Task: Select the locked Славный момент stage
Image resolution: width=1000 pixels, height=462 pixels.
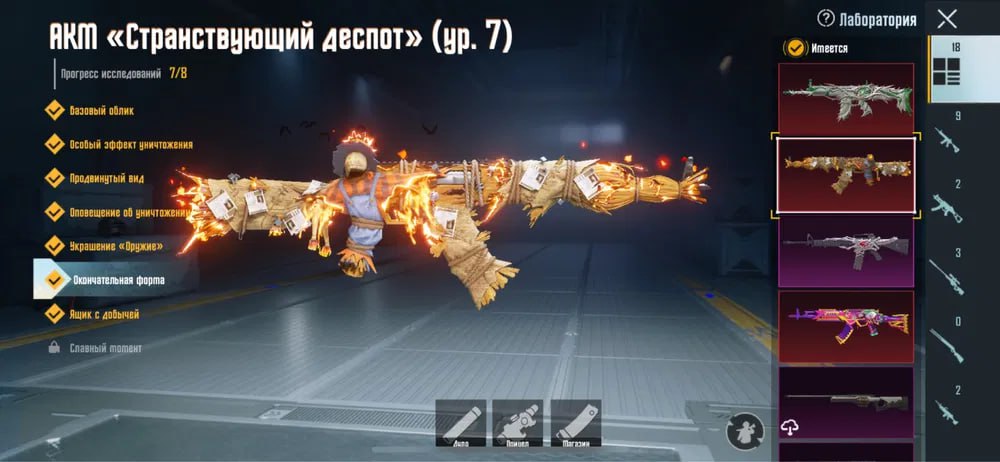Action: pyautogui.click(x=105, y=348)
